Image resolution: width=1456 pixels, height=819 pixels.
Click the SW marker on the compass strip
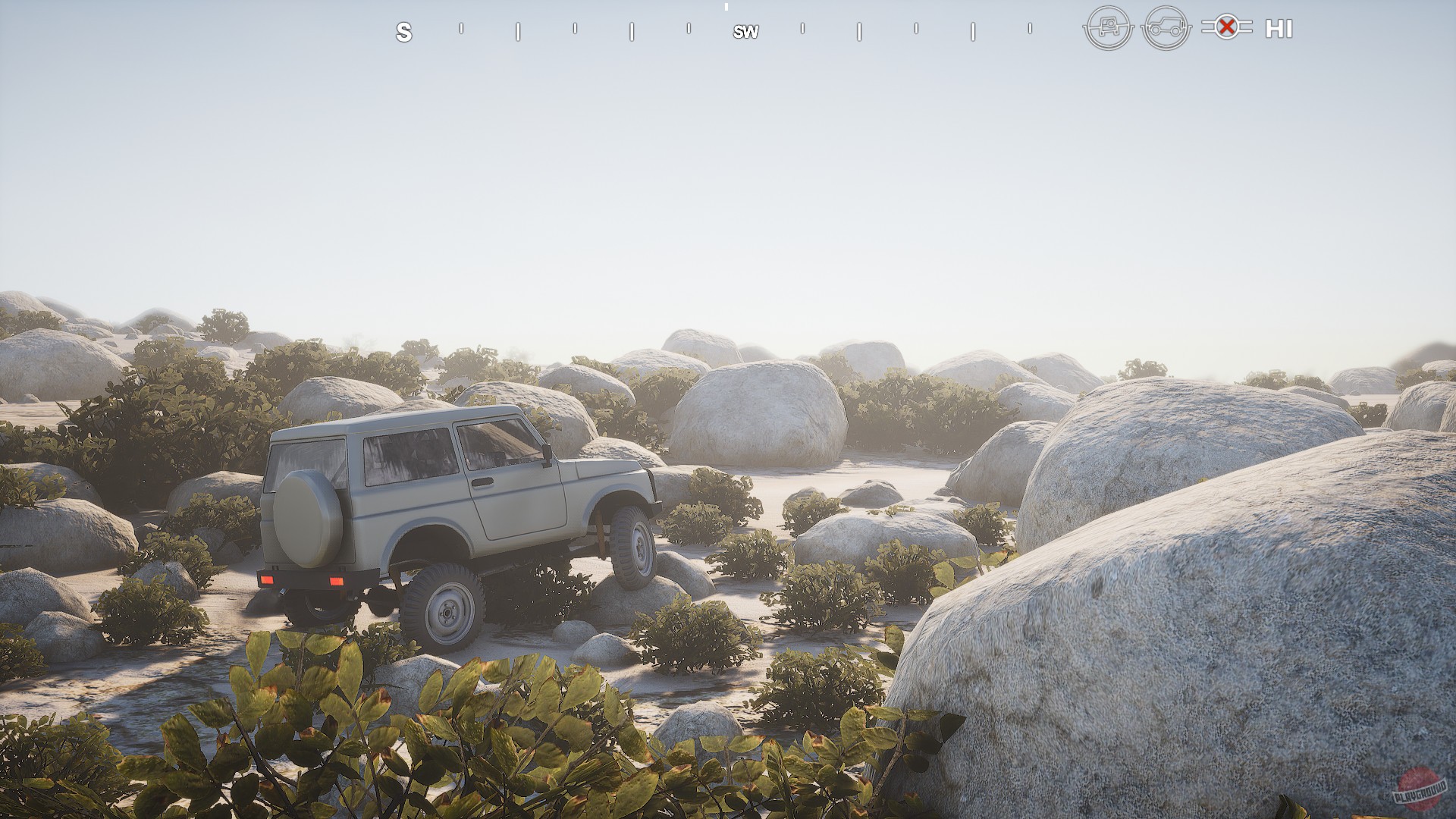point(745,32)
